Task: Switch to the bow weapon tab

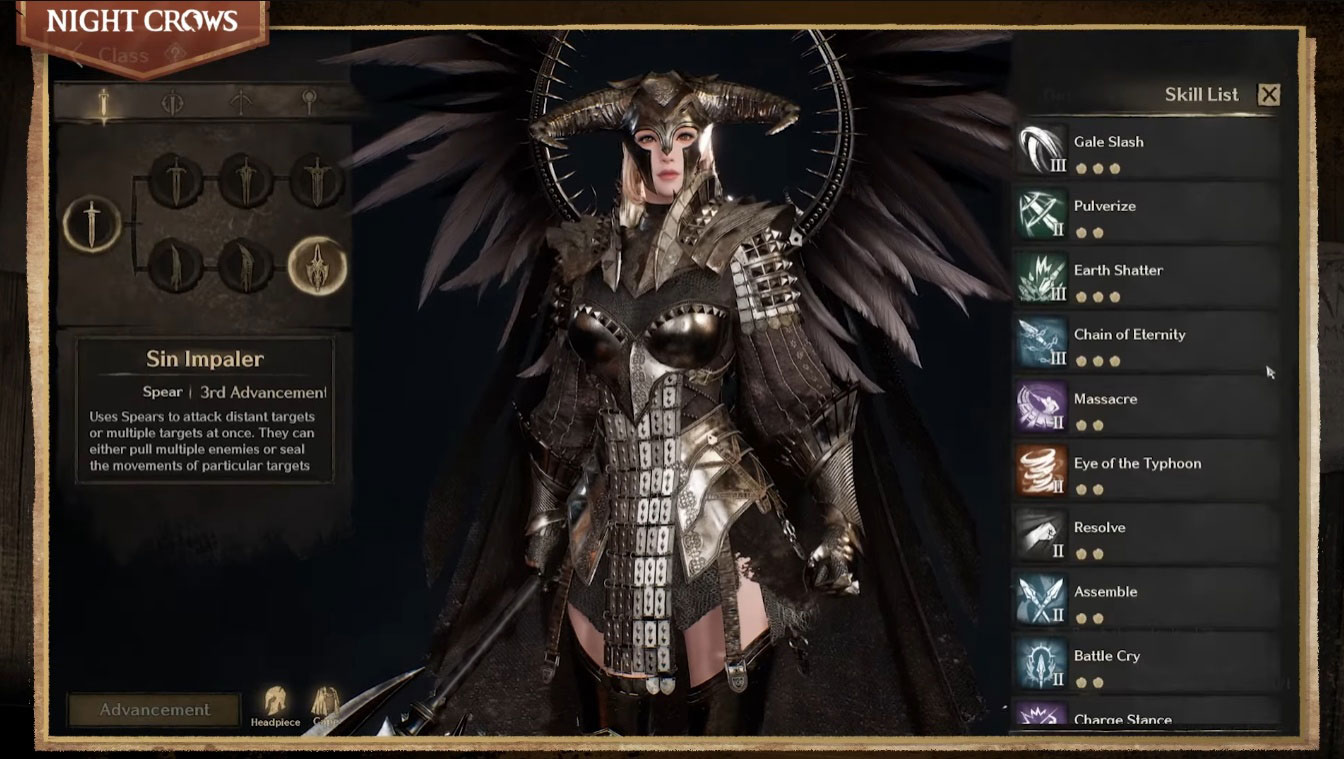Action: (240, 102)
